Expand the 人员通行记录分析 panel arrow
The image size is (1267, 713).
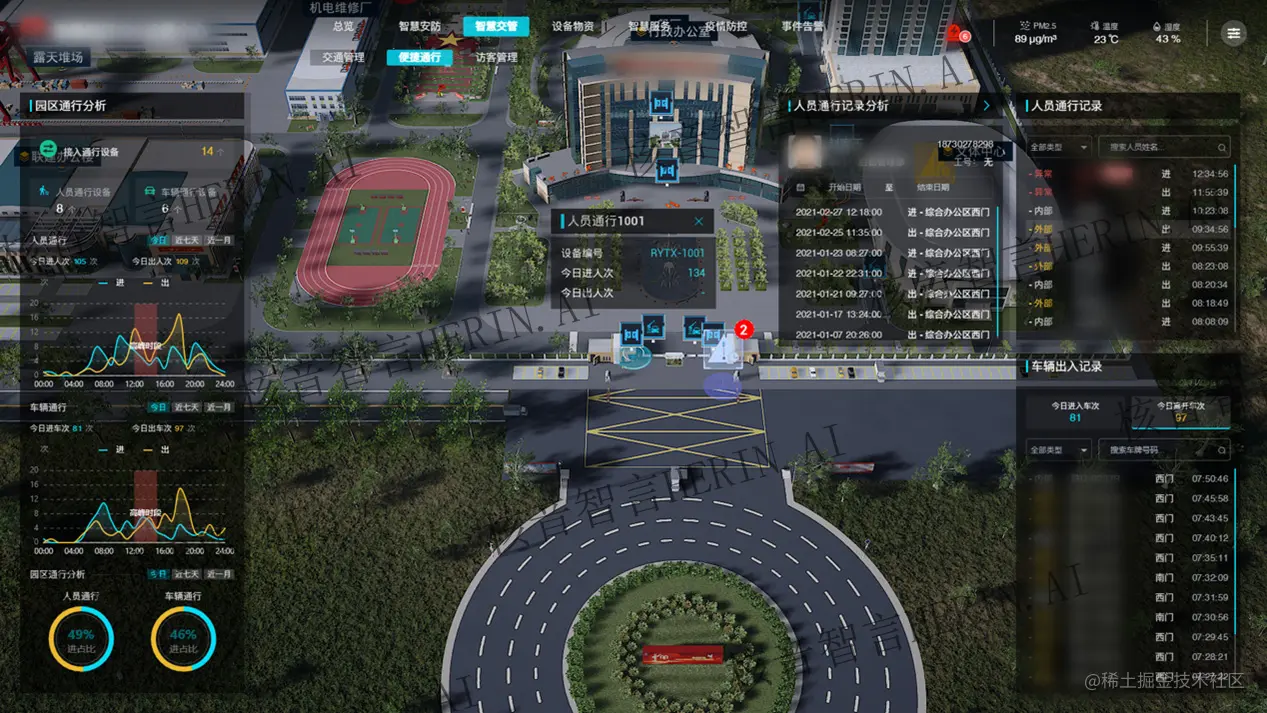(x=986, y=105)
